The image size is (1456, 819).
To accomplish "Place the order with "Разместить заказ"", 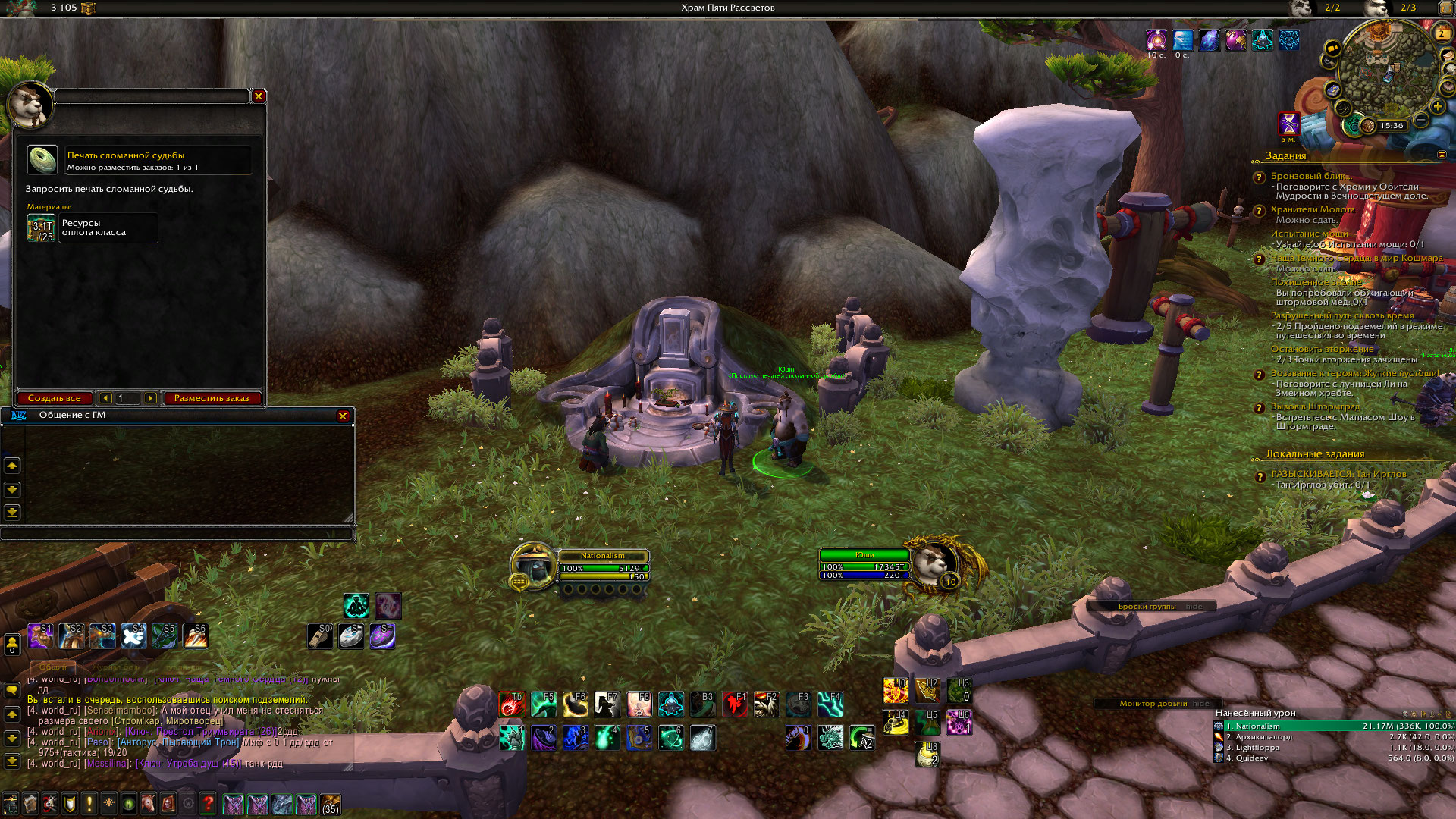I will tap(212, 398).
